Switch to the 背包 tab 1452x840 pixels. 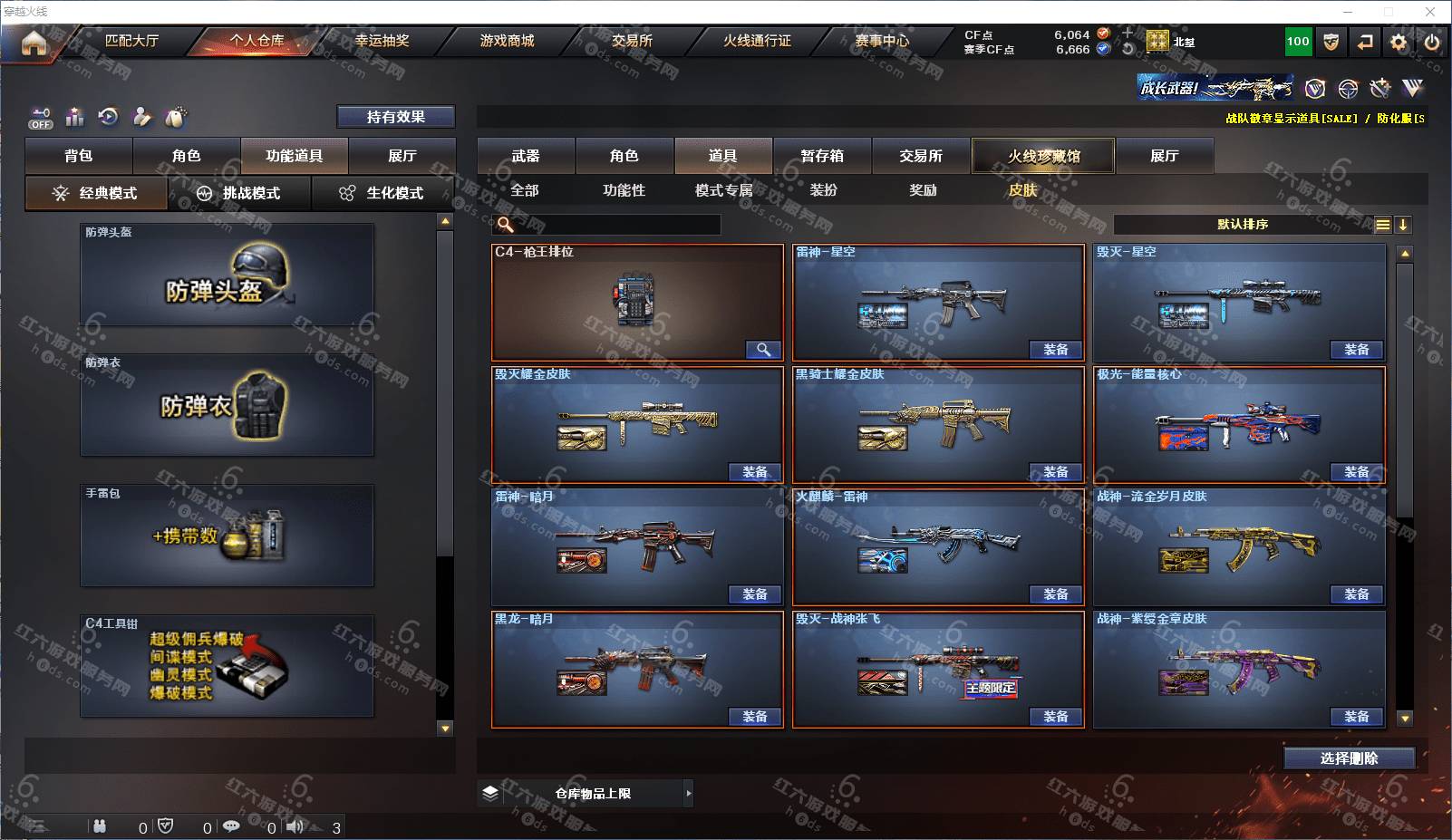(x=79, y=156)
